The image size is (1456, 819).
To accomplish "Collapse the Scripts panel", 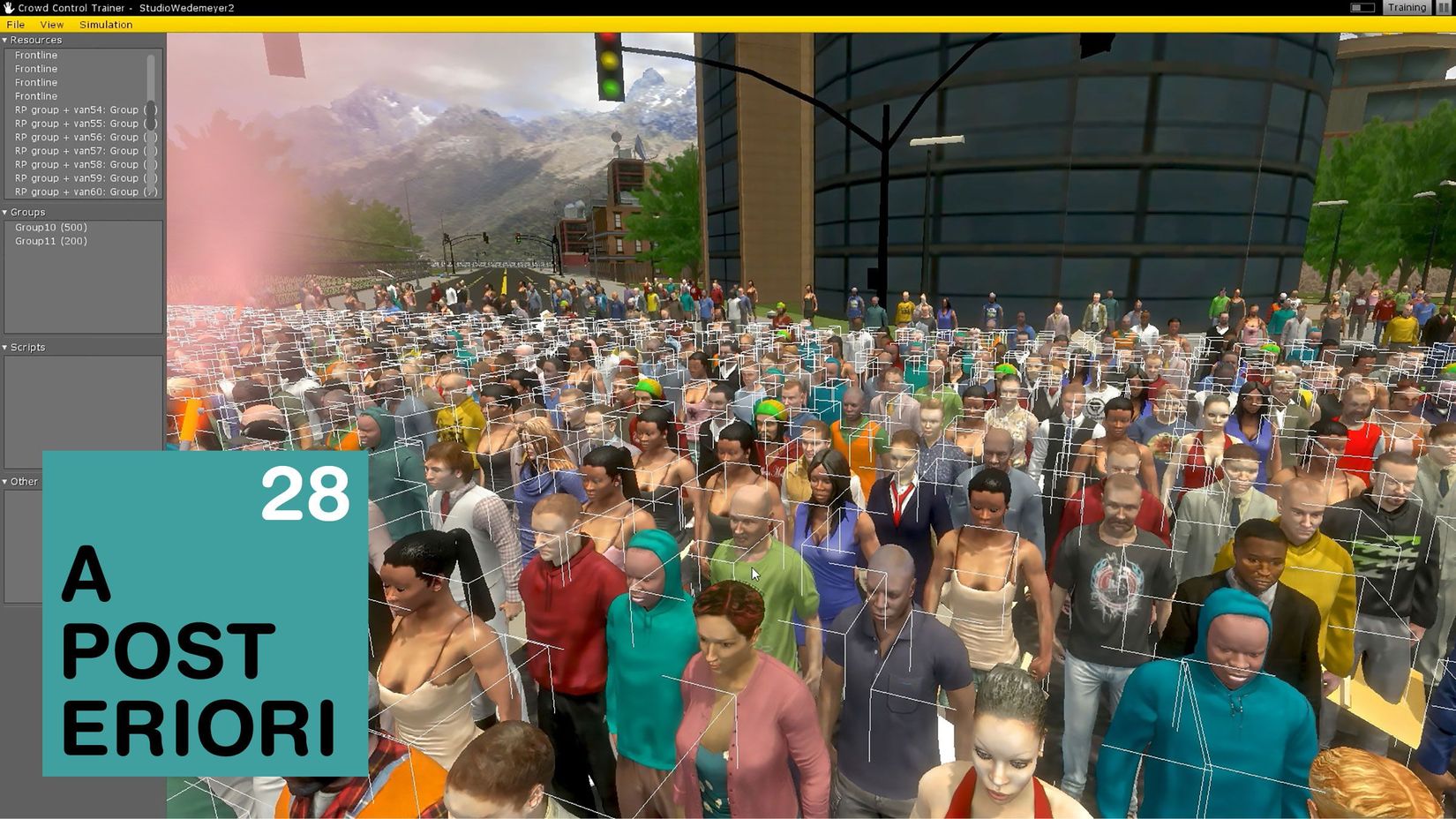I will tap(5, 348).
